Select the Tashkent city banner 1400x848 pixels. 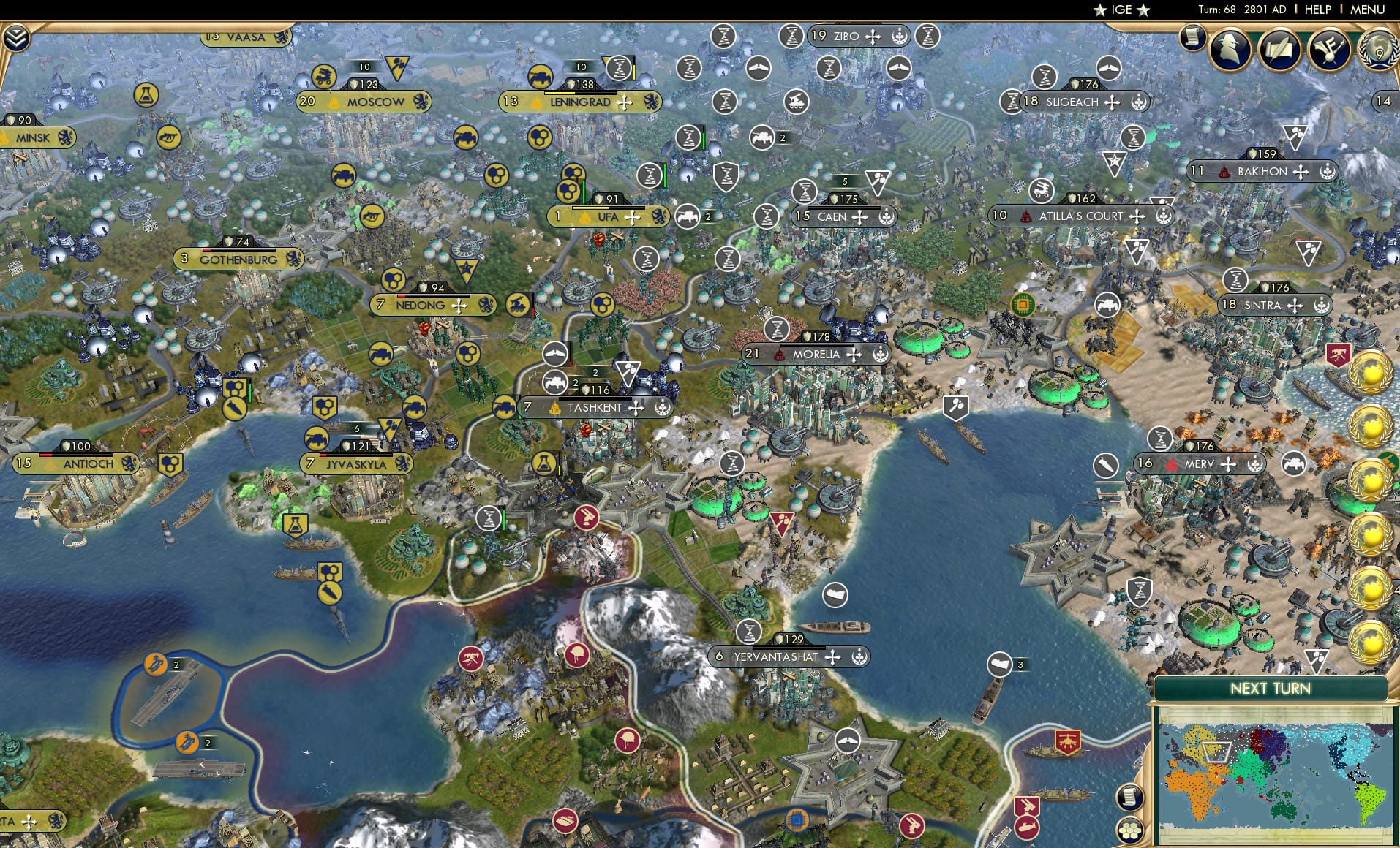coord(594,407)
